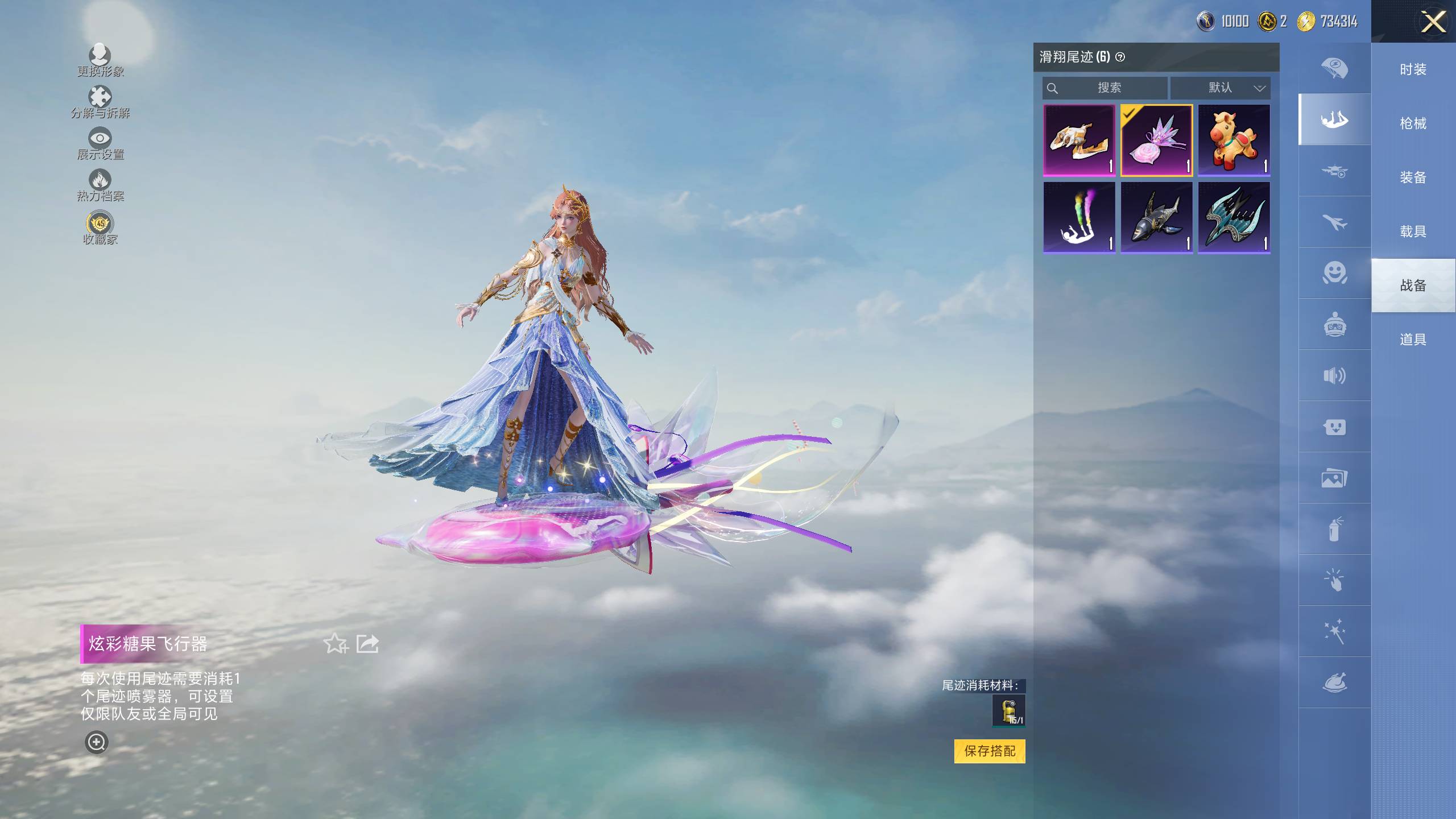Click the 搜索 search field
Screen dimensions: 1456x819
point(1105,88)
